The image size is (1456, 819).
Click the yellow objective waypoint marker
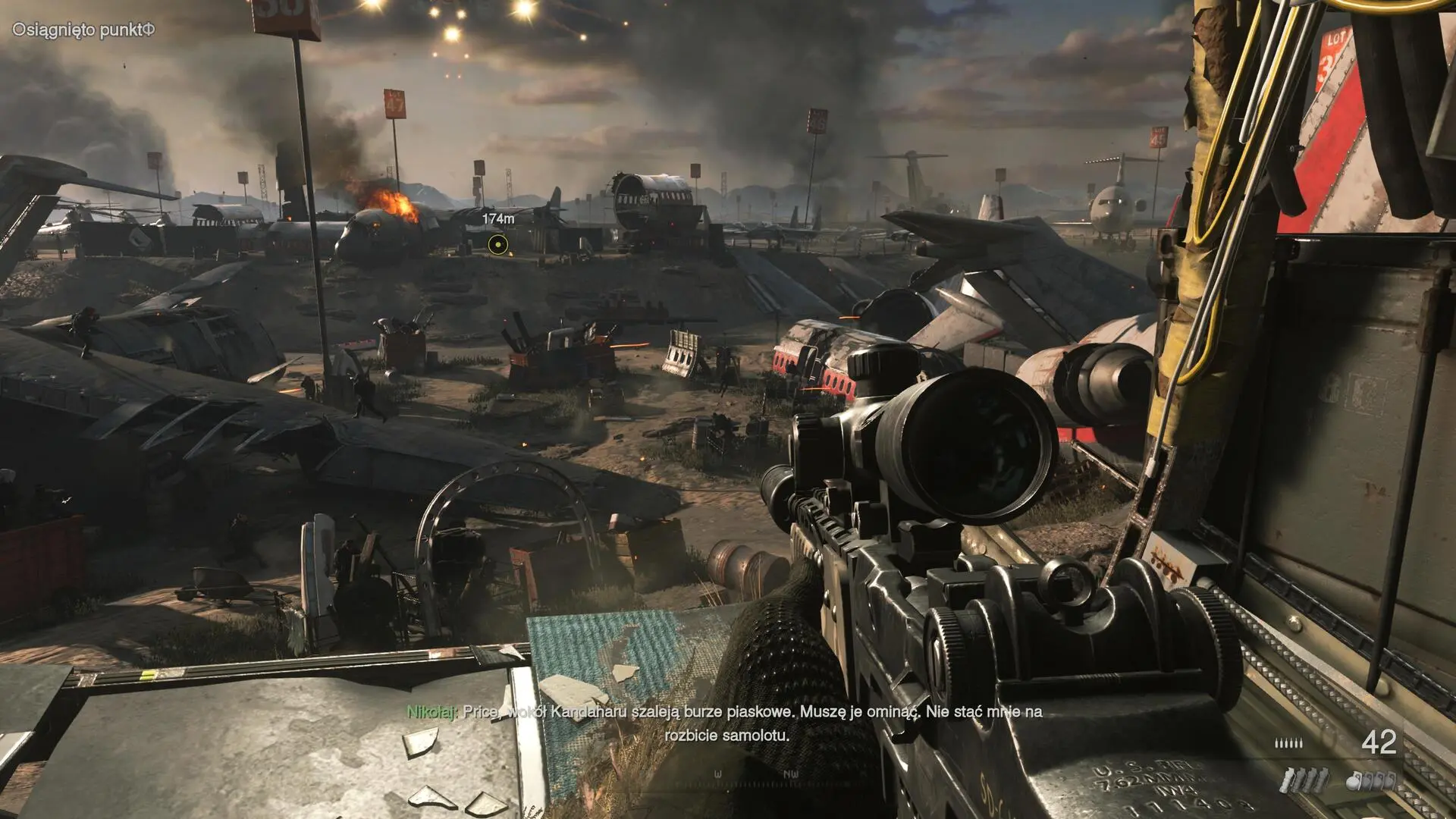click(497, 244)
